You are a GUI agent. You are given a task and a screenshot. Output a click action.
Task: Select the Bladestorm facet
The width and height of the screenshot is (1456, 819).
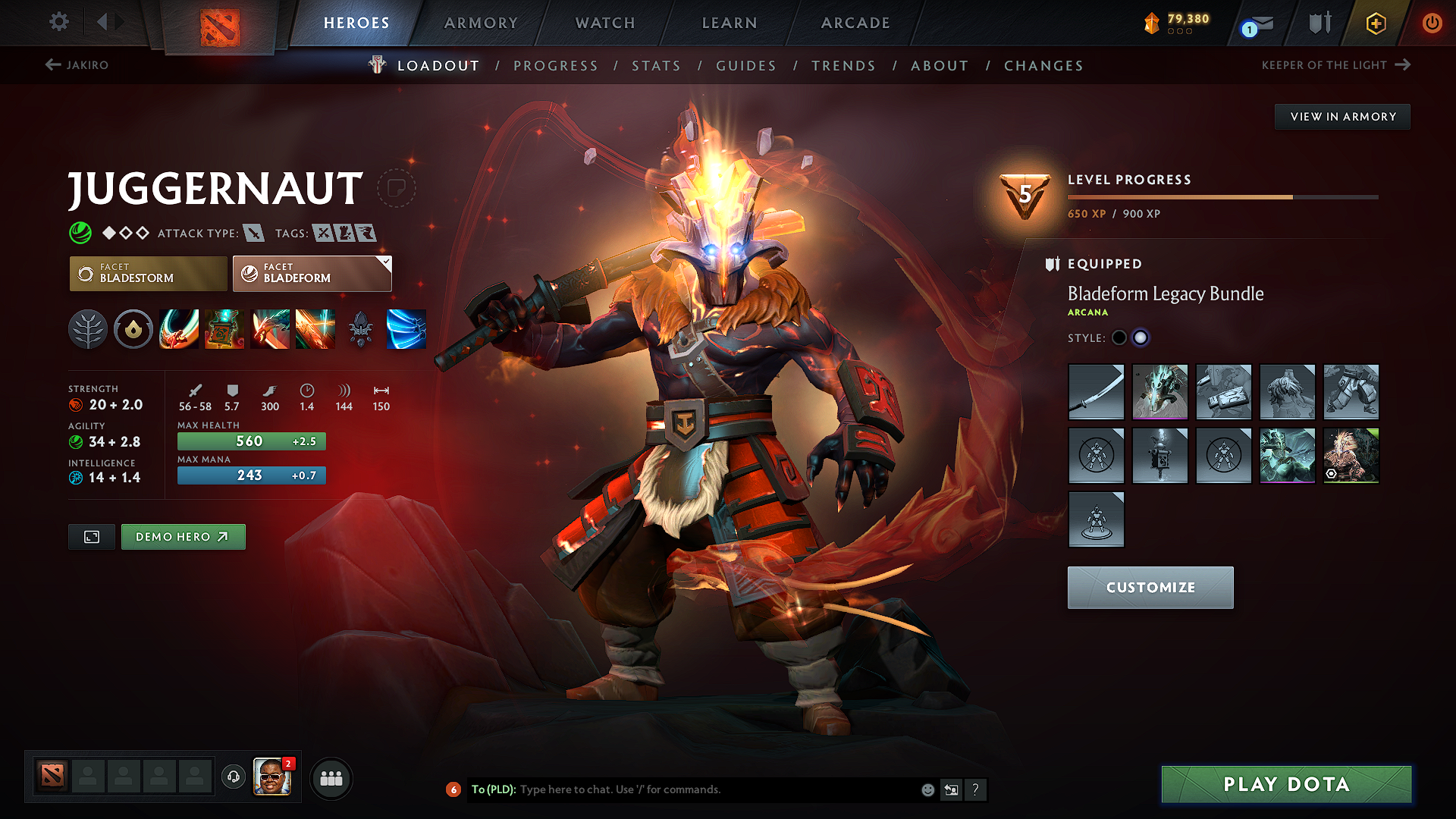point(148,273)
